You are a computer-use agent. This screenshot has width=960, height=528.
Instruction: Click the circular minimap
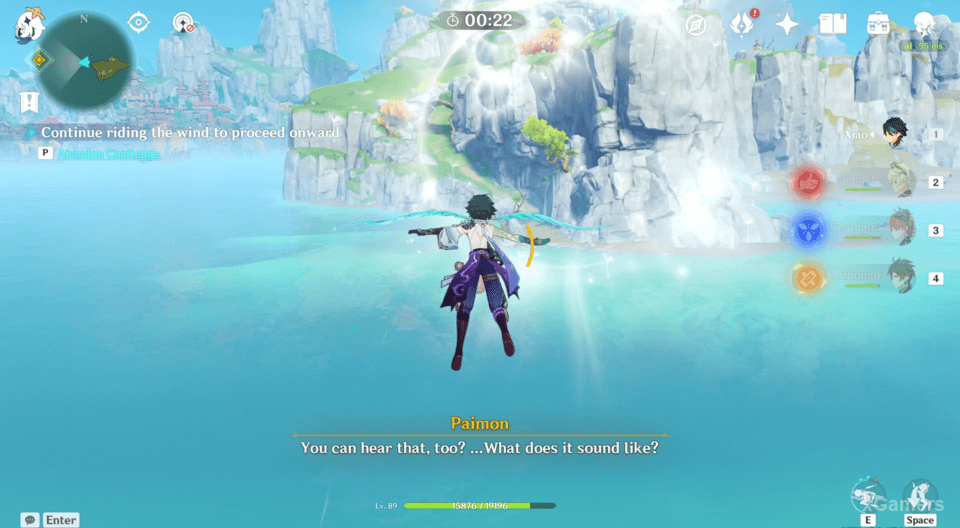84,61
